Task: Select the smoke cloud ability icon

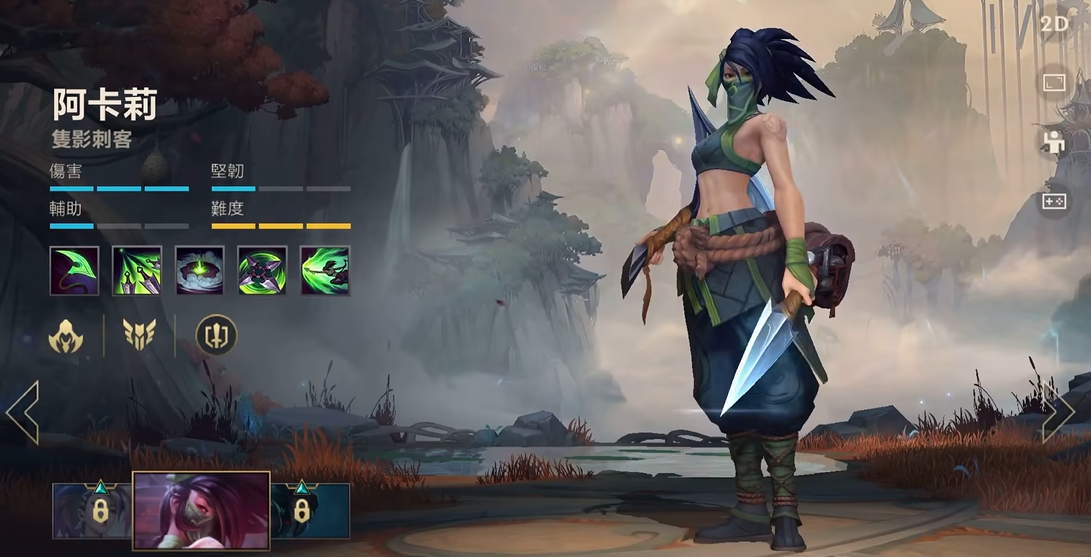Action: tap(200, 270)
